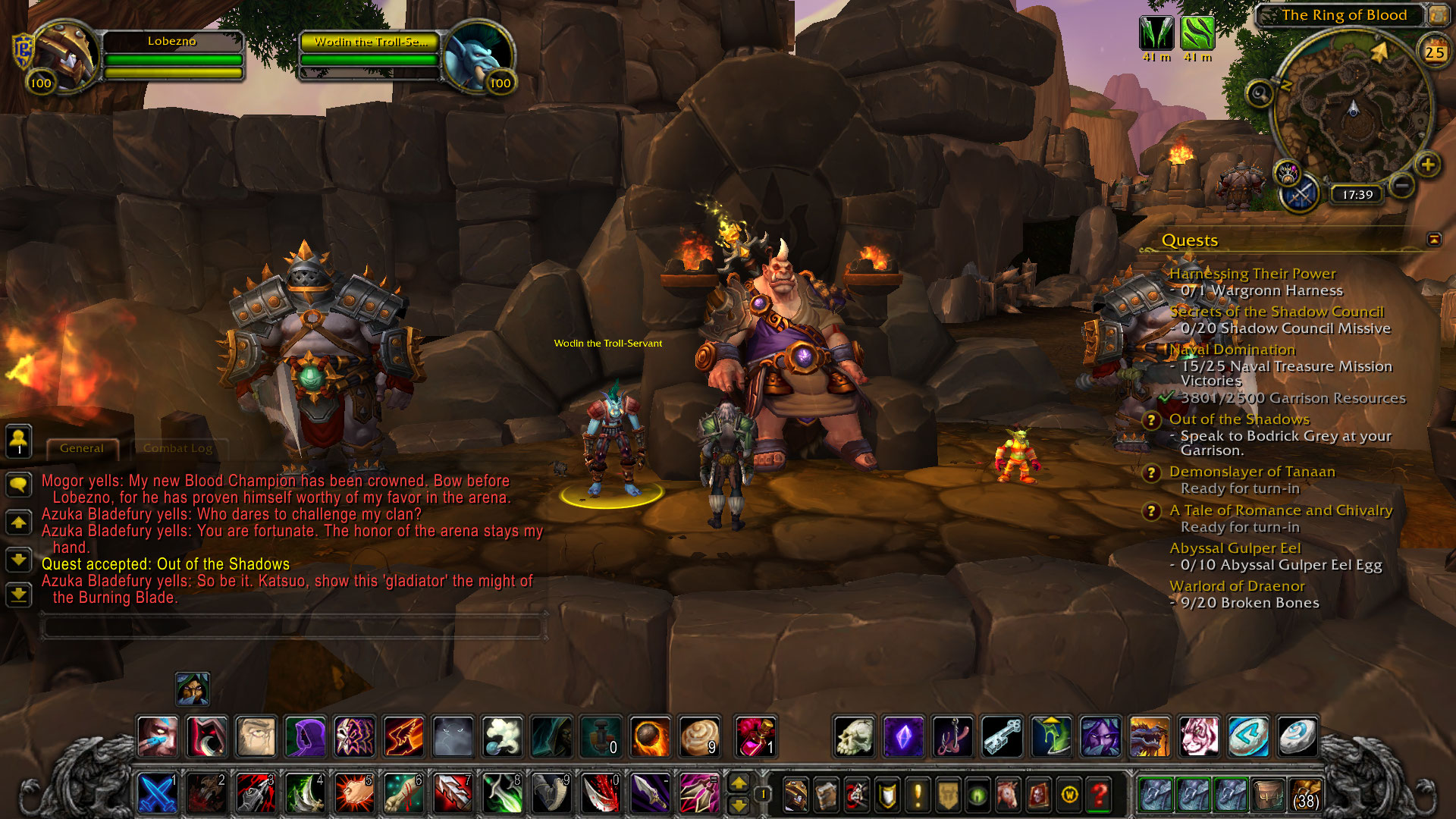Viewport: 1456px width, 819px height.
Task: Zoom in on the minimap
Action: coord(1428,165)
